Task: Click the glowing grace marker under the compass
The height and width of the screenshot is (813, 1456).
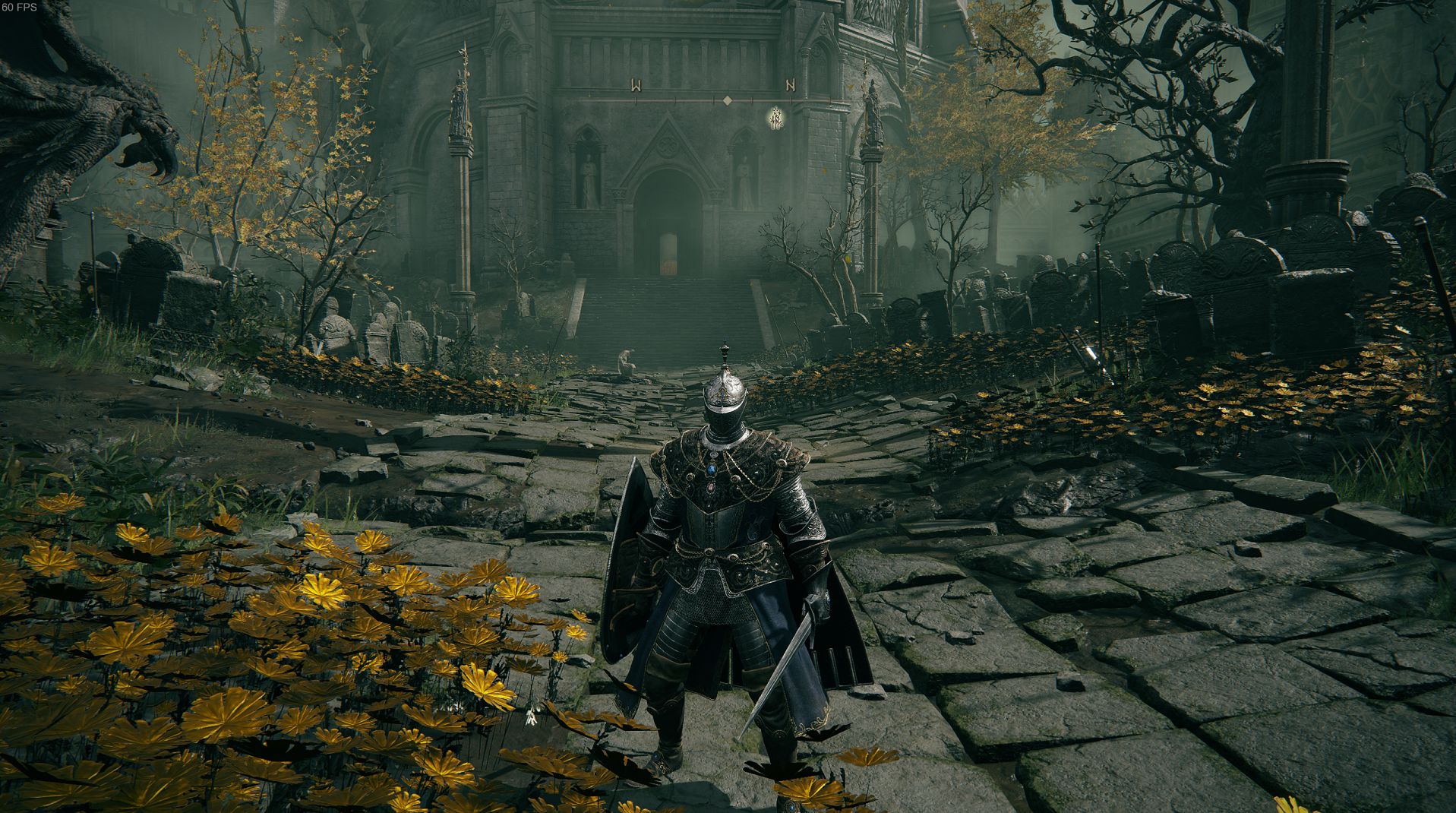Action: point(776,119)
